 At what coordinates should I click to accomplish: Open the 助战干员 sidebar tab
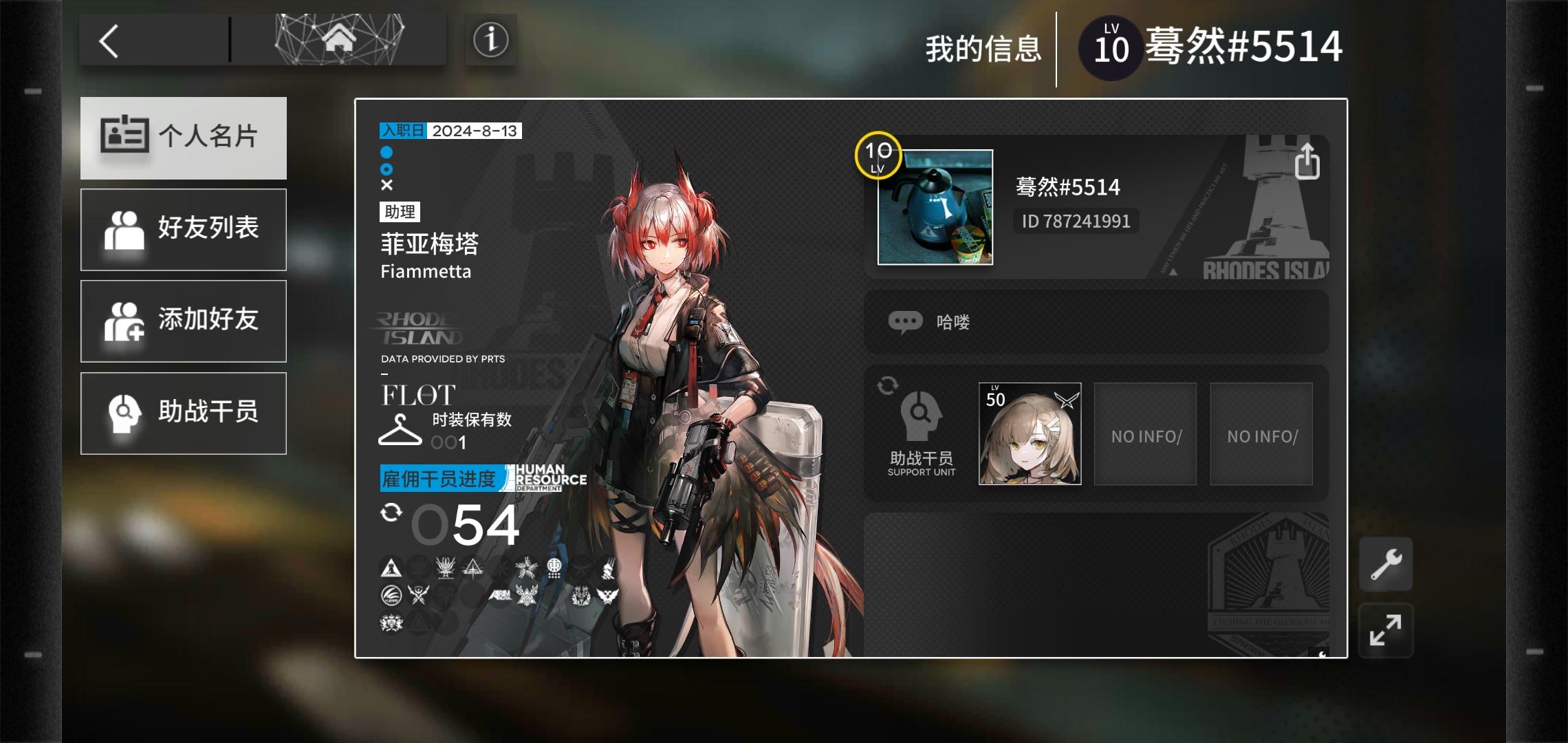[x=184, y=413]
